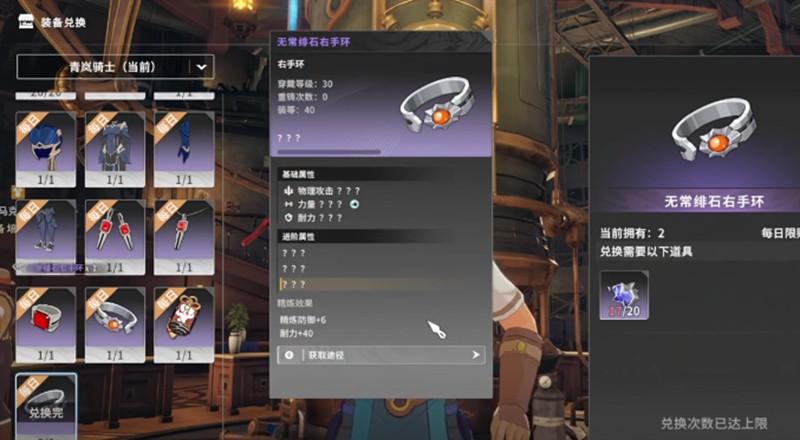The width and height of the screenshot is (800, 440).
Task: Select the dark blue armor coat item
Action: (x=115, y=145)
